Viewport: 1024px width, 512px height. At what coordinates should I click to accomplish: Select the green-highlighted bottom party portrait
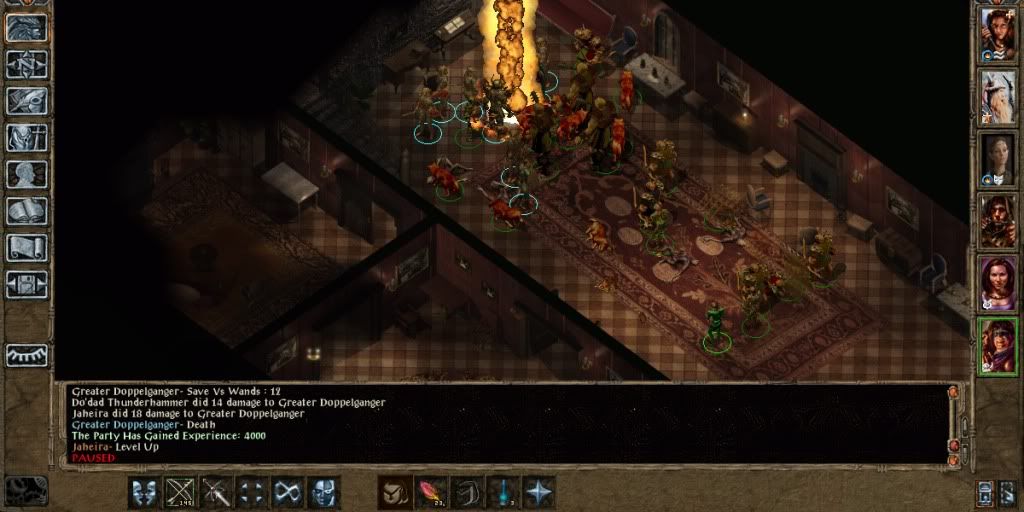997,345
